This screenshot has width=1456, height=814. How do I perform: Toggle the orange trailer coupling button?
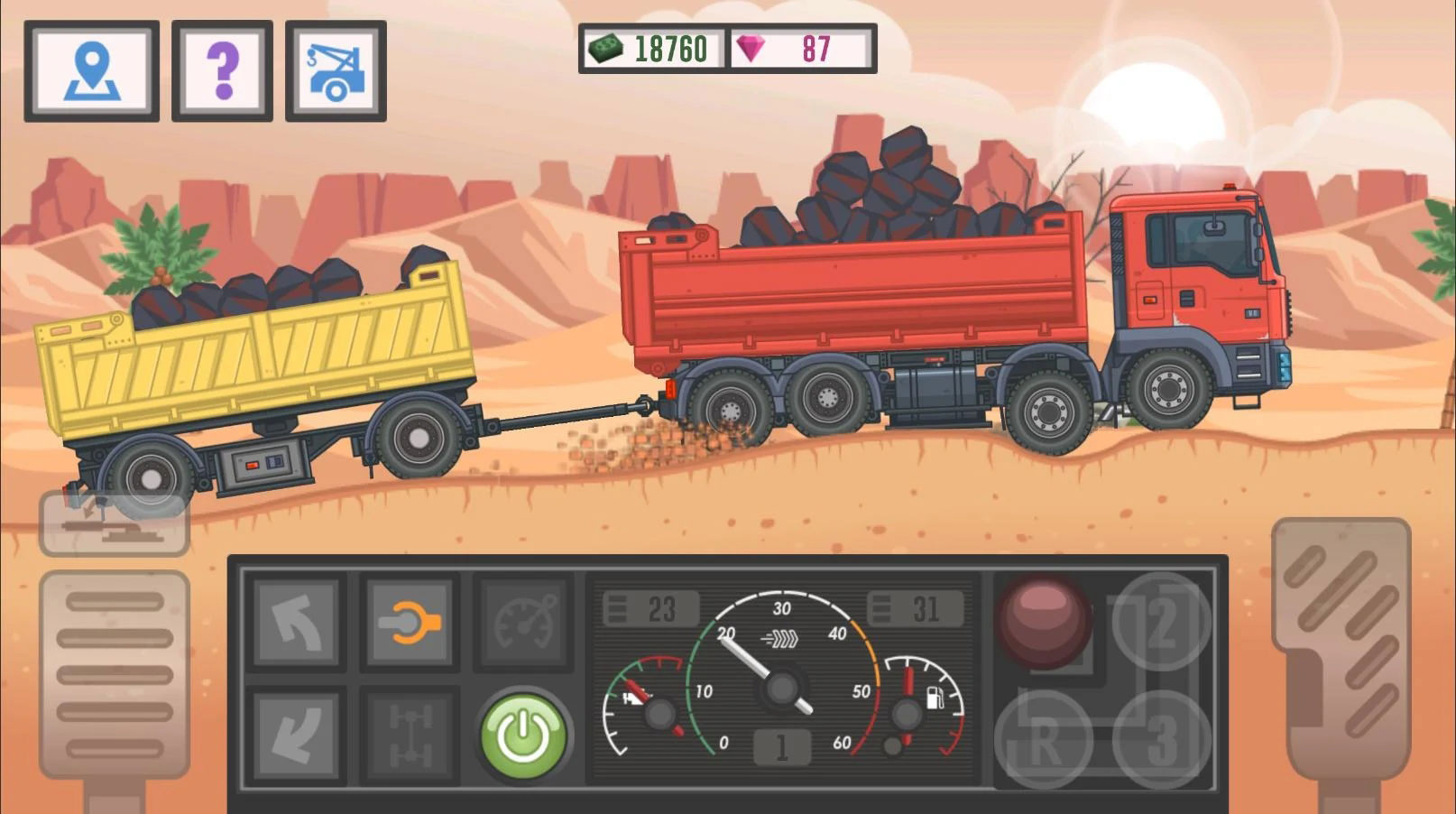[410, 623]
